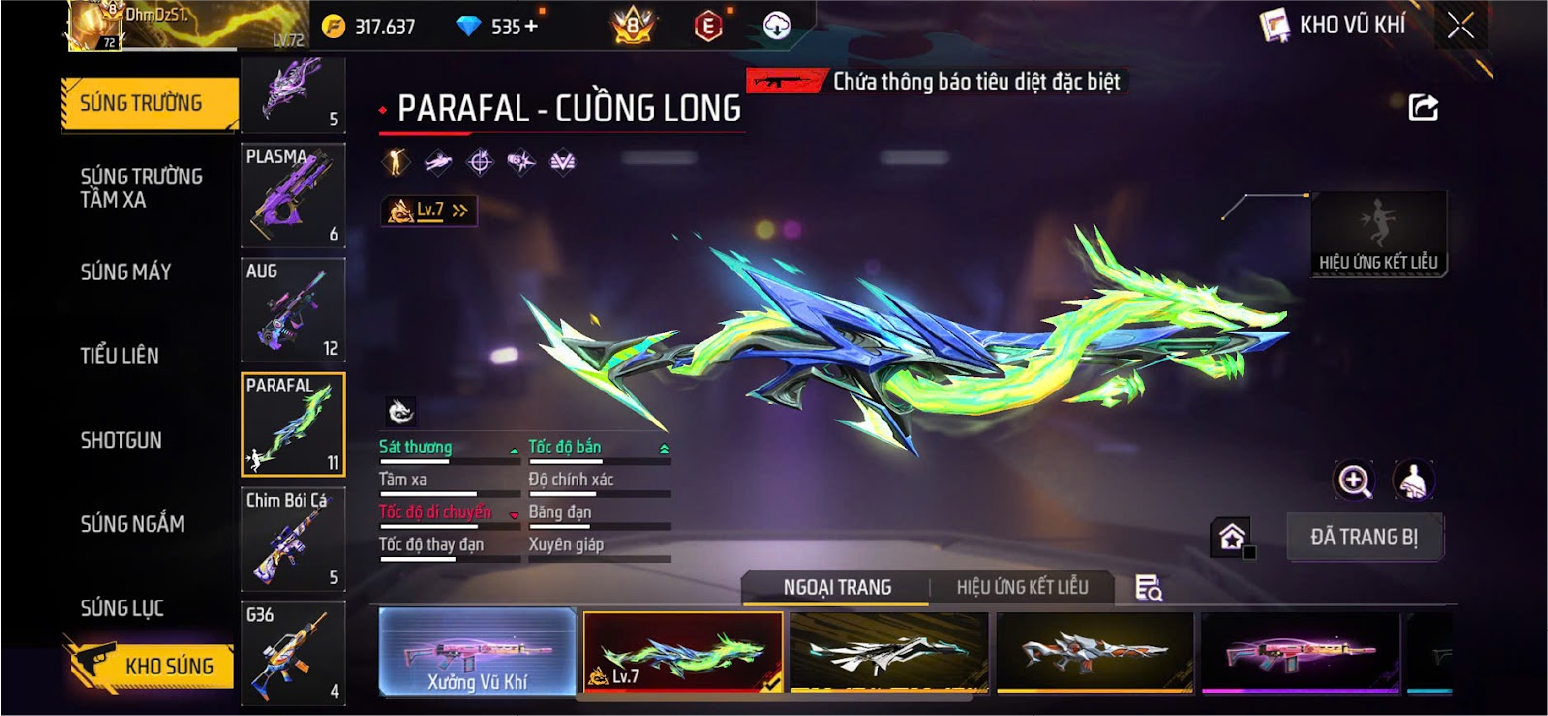Screen dimensions: 1548x716
Task: Select the Súng Trường category
Action: pyautogui.click(x=141, y=103)
